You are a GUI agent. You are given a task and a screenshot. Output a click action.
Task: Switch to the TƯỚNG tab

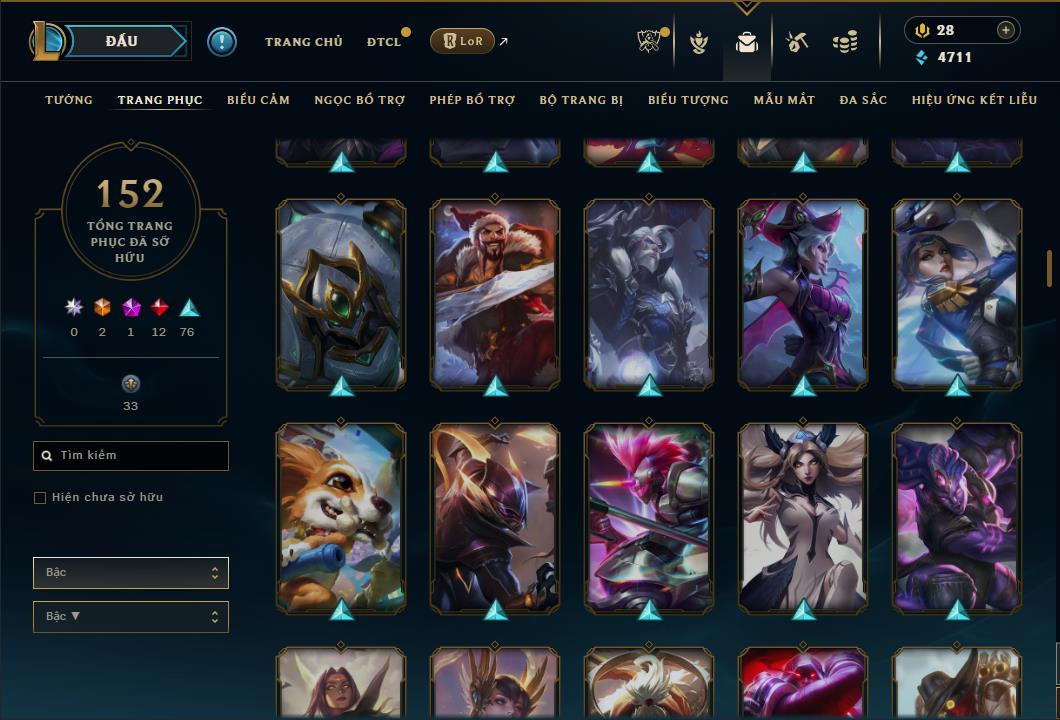click(x=69, y=100)
